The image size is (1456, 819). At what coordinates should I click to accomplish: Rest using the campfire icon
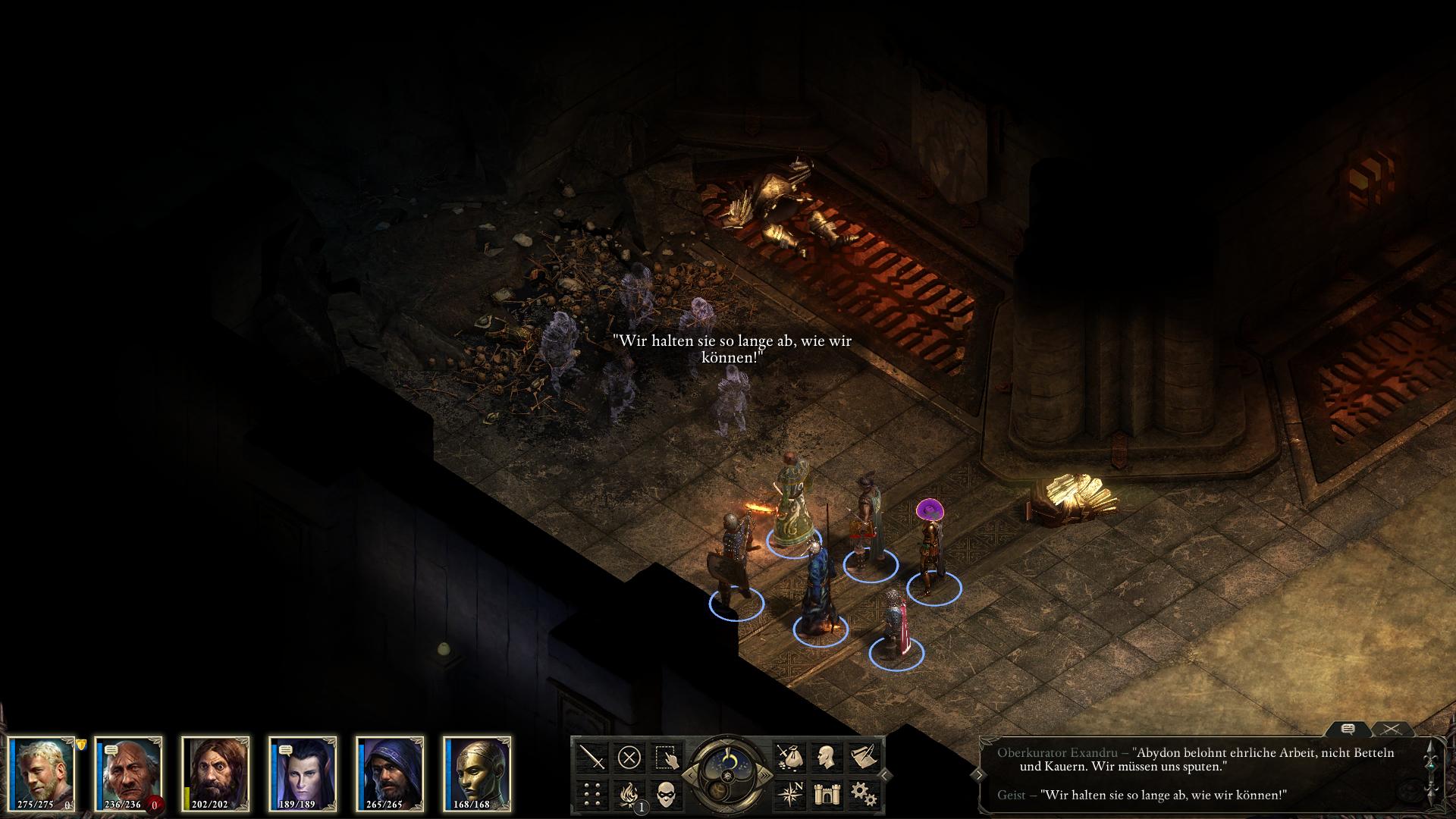click(629, 794)
